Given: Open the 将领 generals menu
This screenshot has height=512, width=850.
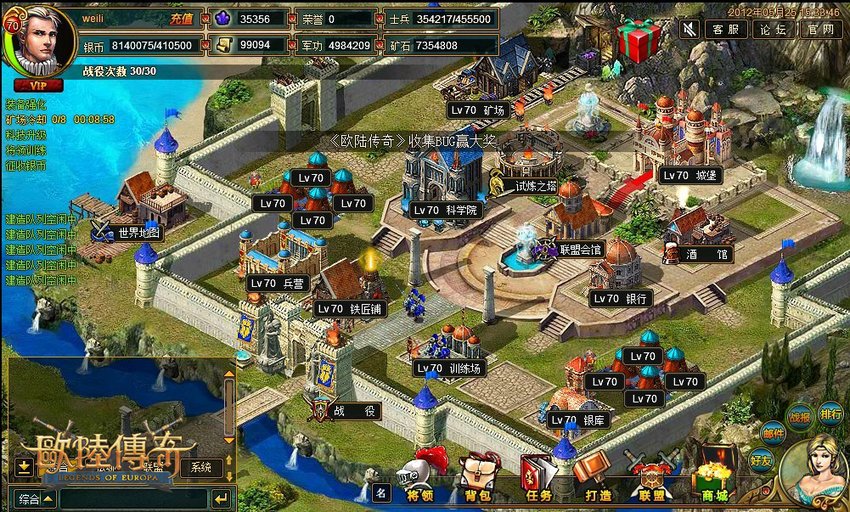Looking at the screenshot, I should pyautogui.click(x=420, y=480).
